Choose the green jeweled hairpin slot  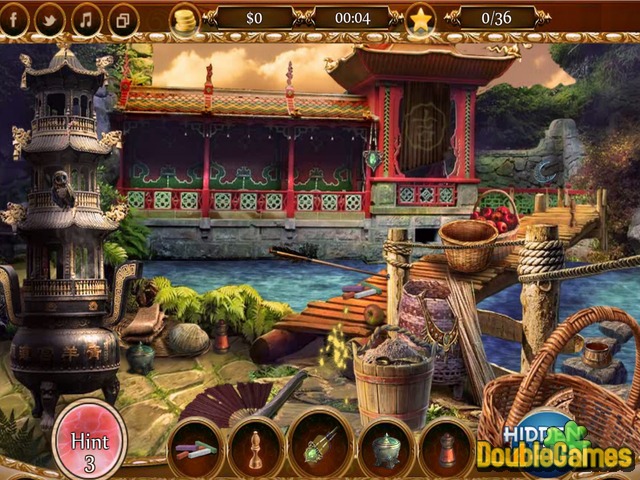pos(320,448)
